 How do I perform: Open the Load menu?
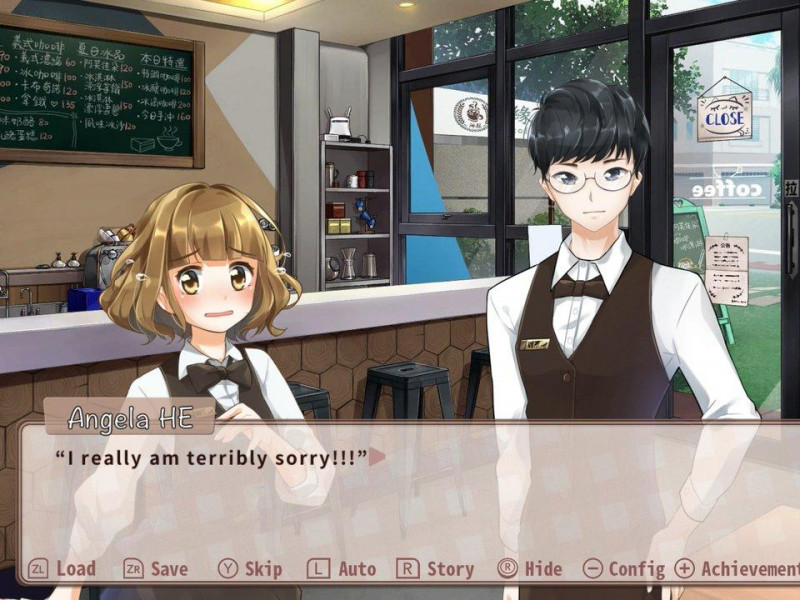[x=63, y=569]
